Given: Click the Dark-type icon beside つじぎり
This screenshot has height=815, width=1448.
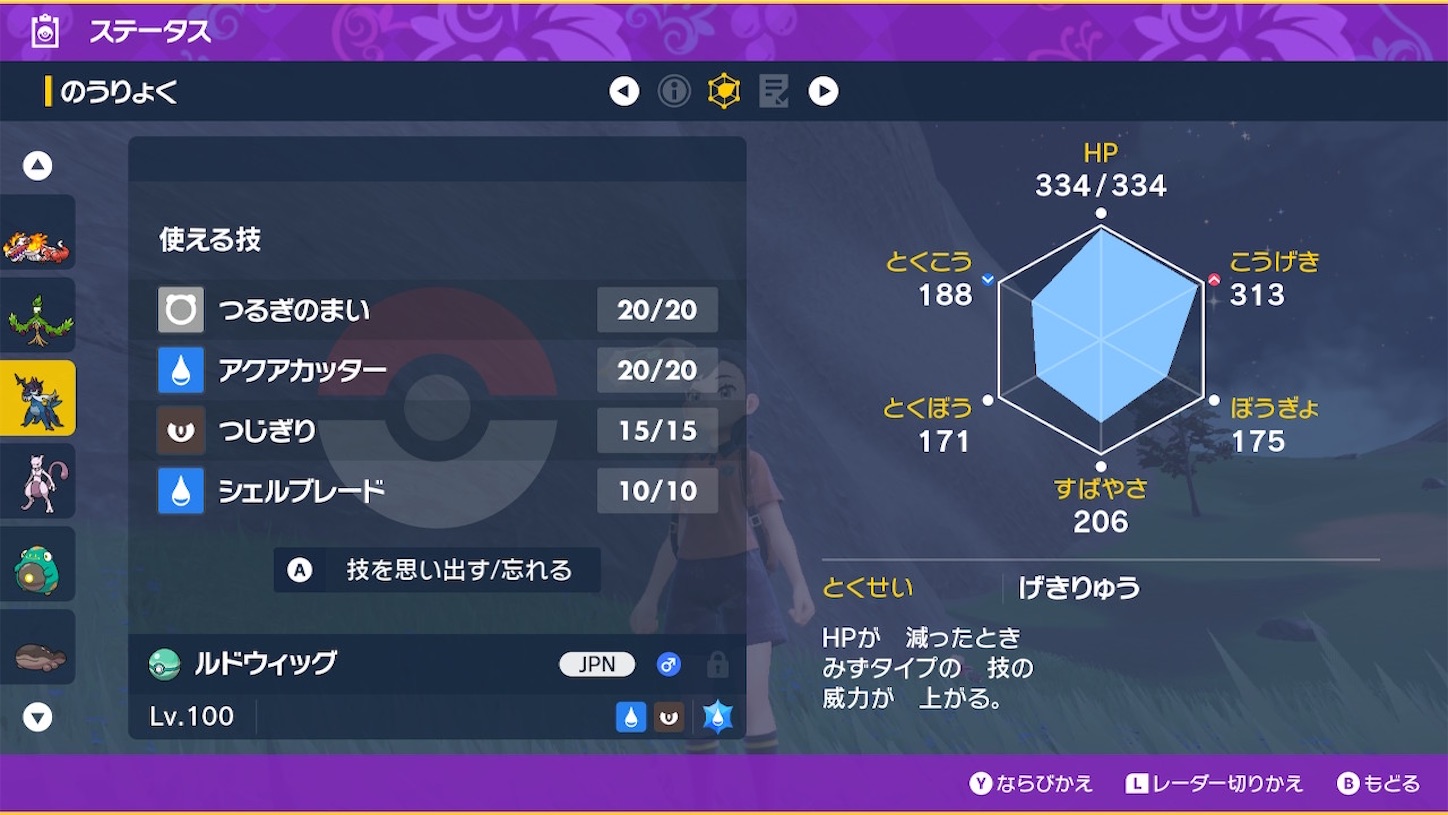Looking at the screenshot, I should click(180, 430).
